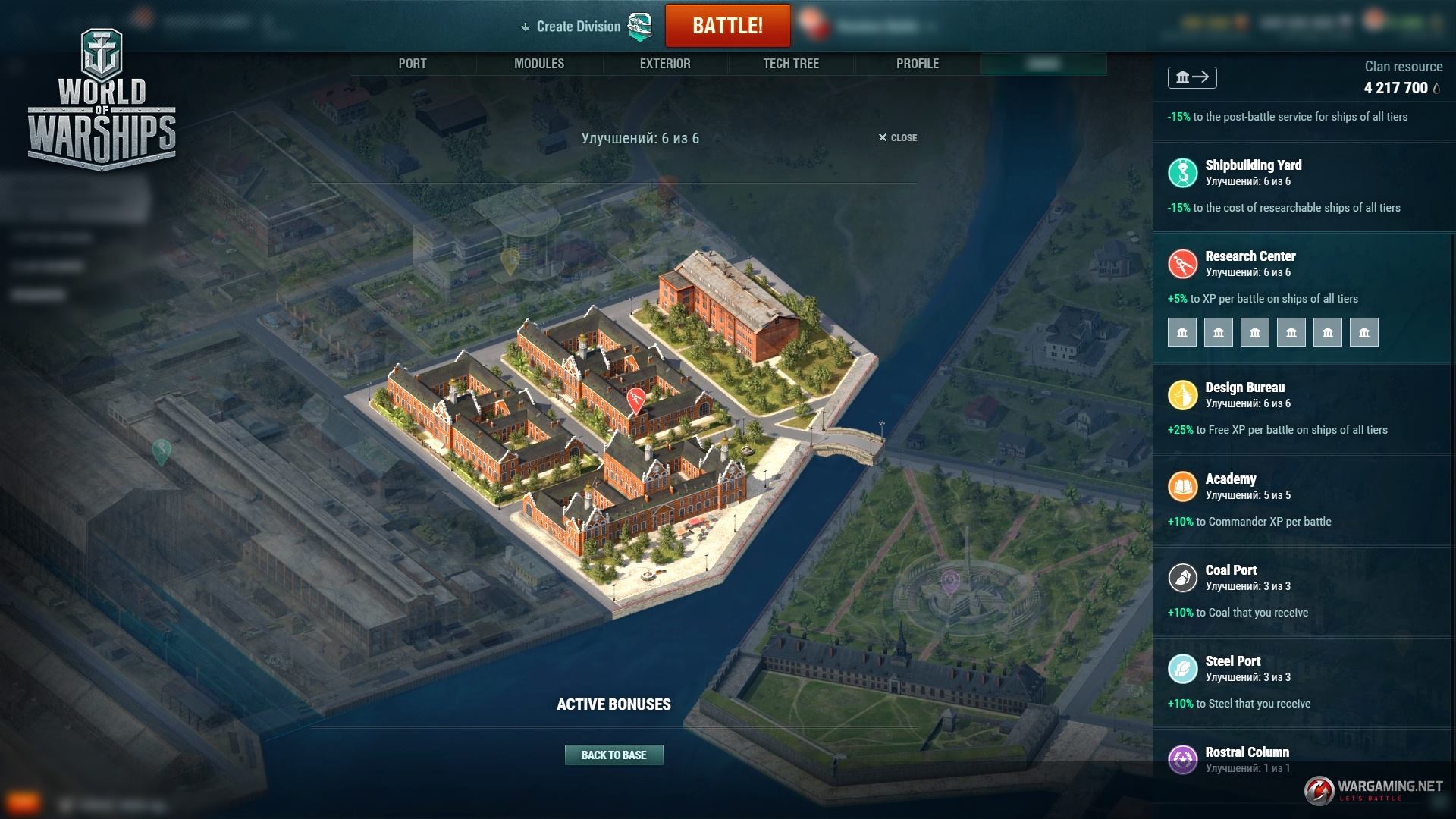Start a match with the BATTLE! button
1456x819 pixels.
(x=727, y=26)
